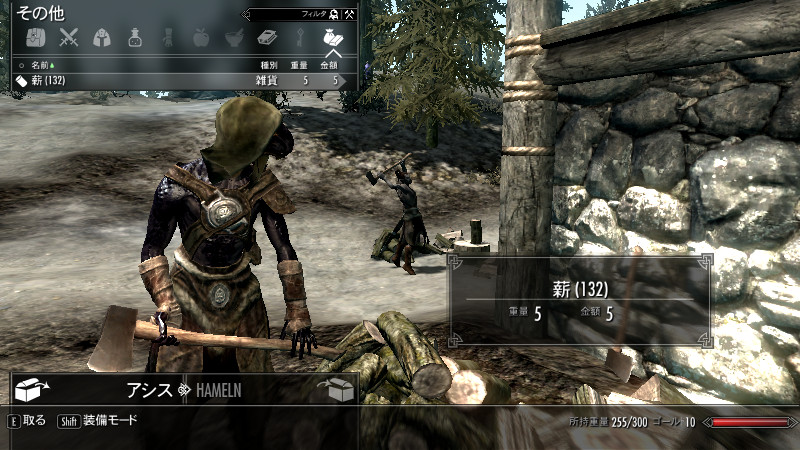The height and width of the screenshot is (450, 800).
Task: Show all items category chest icon
Action: point(34,38)
